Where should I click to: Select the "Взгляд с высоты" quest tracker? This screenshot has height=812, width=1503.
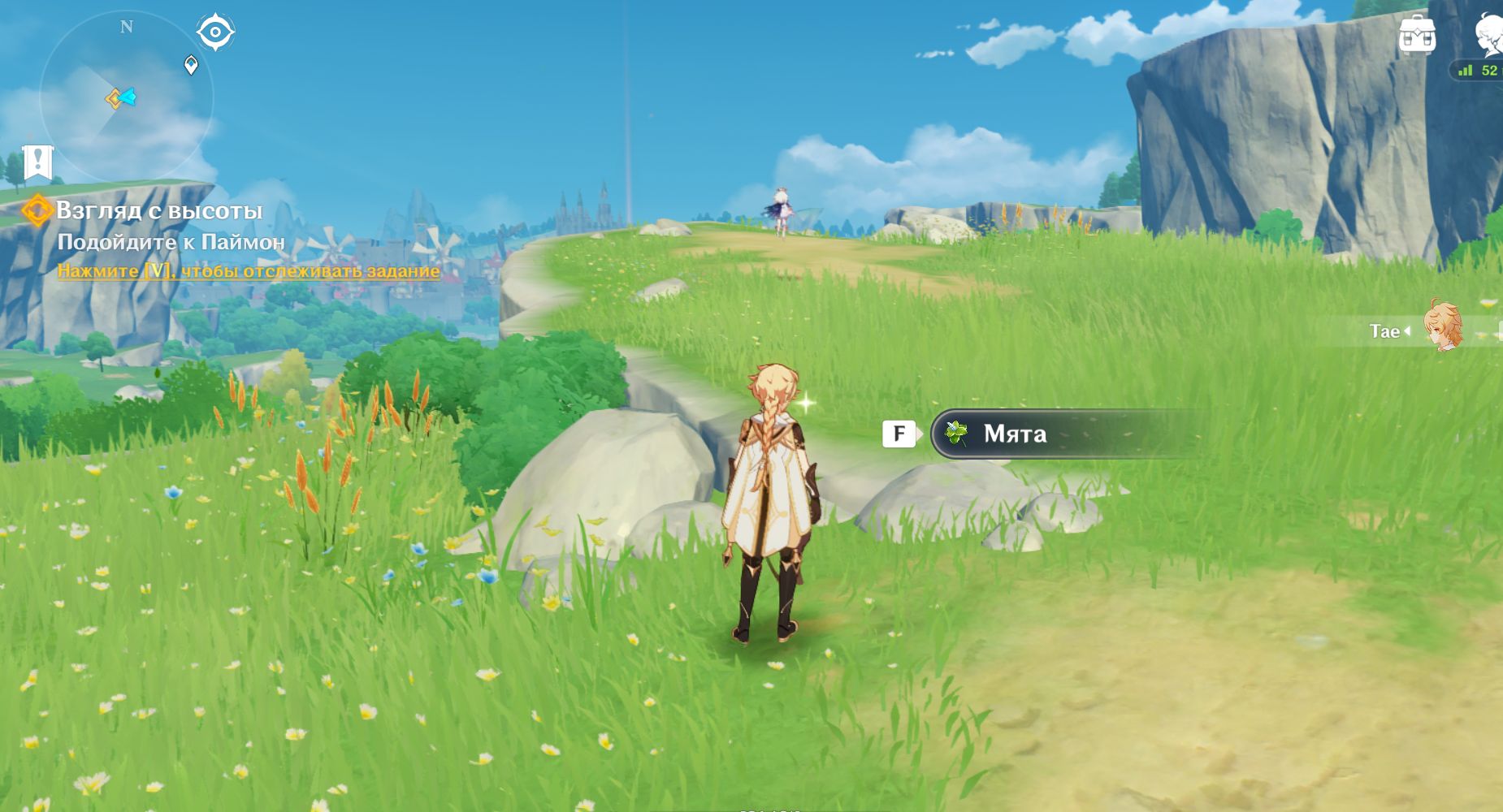159,211
